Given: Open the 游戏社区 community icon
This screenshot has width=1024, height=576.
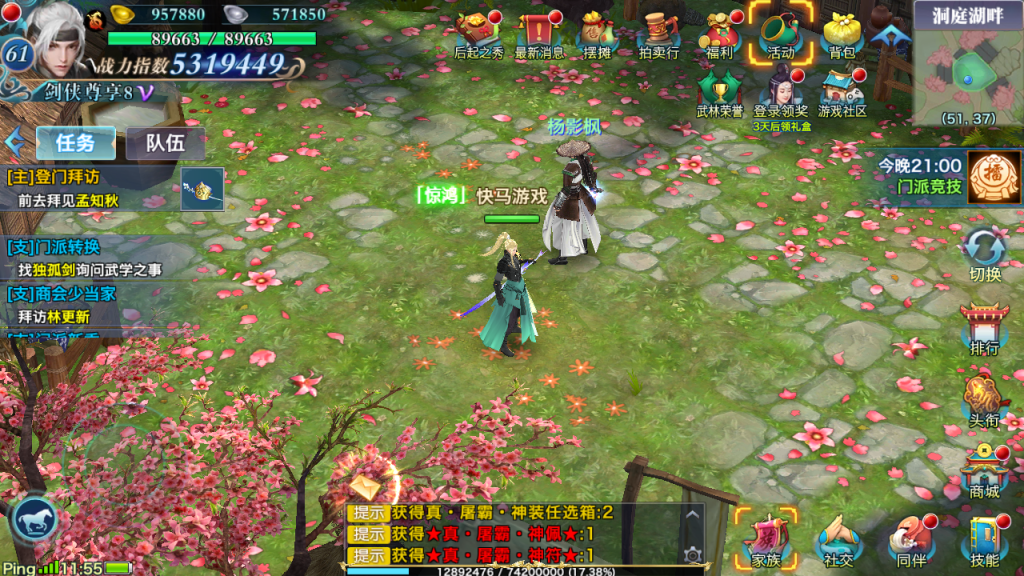Looking at the screenshot, I should pyautogui.click(x=842, y=92).
